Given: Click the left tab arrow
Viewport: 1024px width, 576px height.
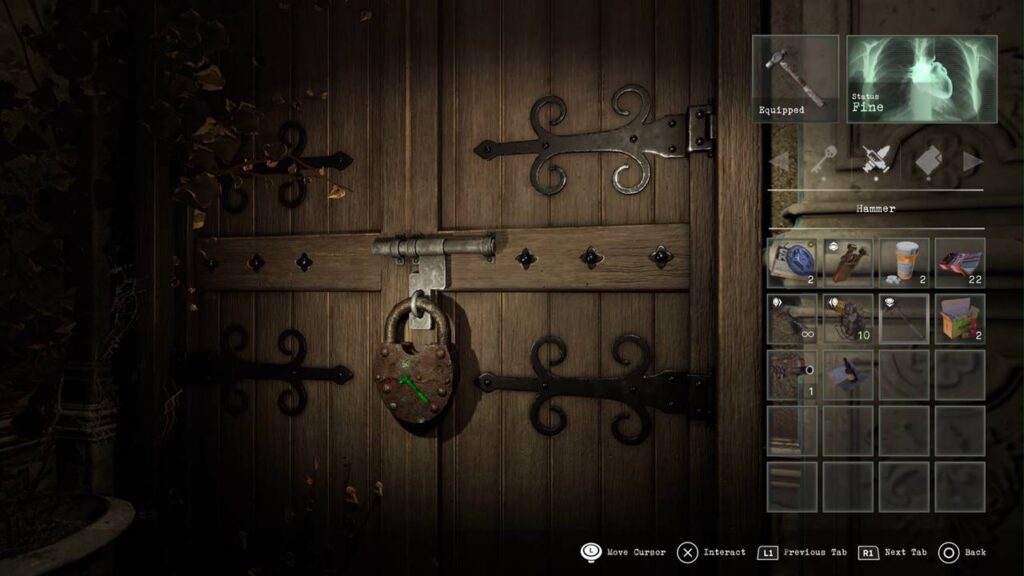Looking at the screenshot, I should tap(779, 161).
